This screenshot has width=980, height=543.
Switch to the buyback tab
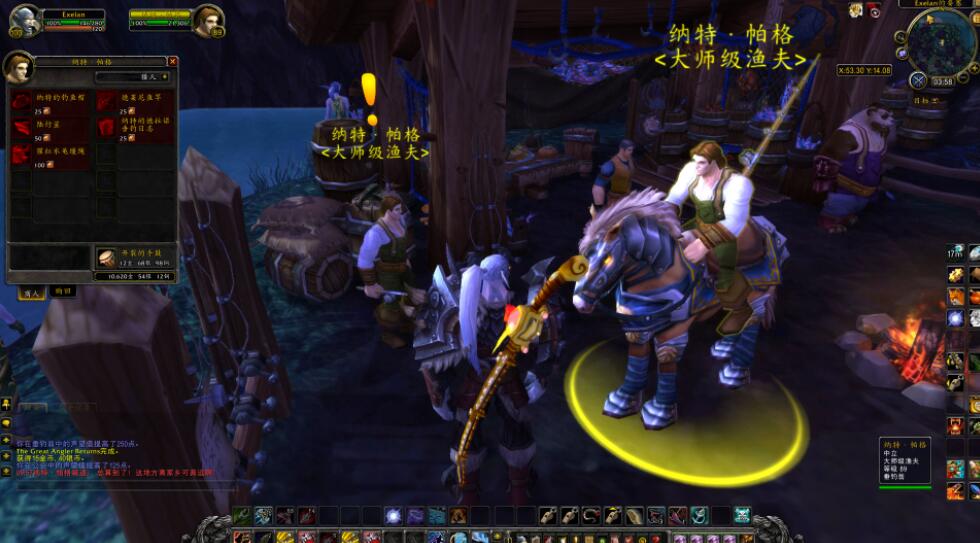click(x=63, y=291)
